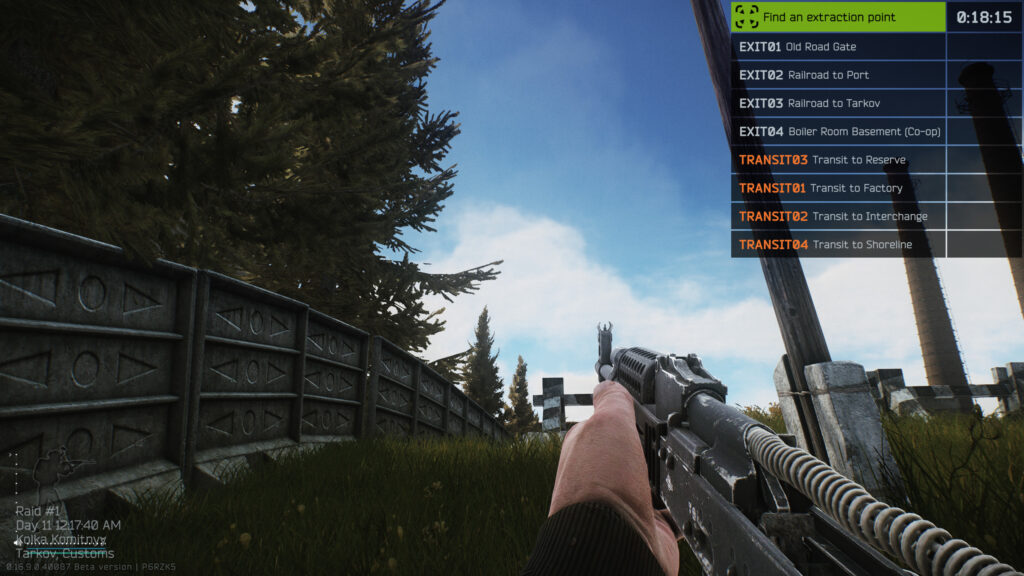Pick EXIT03 Railroad to Tarkov extraction

coord(838,103)
